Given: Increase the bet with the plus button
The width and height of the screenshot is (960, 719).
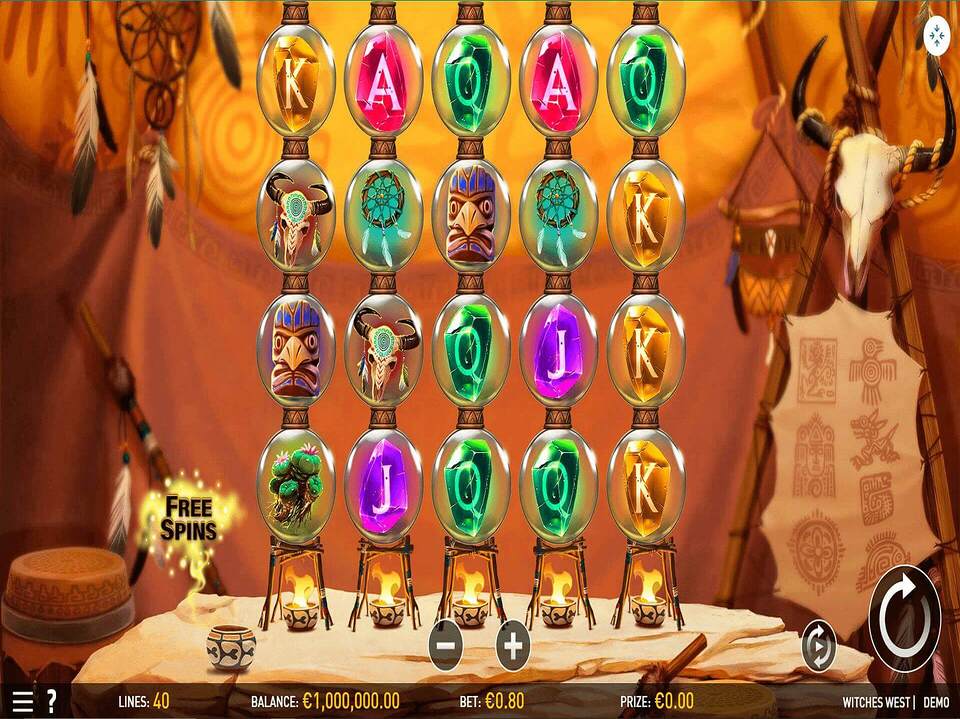Looking at the screenshot, I should [513, 646].
